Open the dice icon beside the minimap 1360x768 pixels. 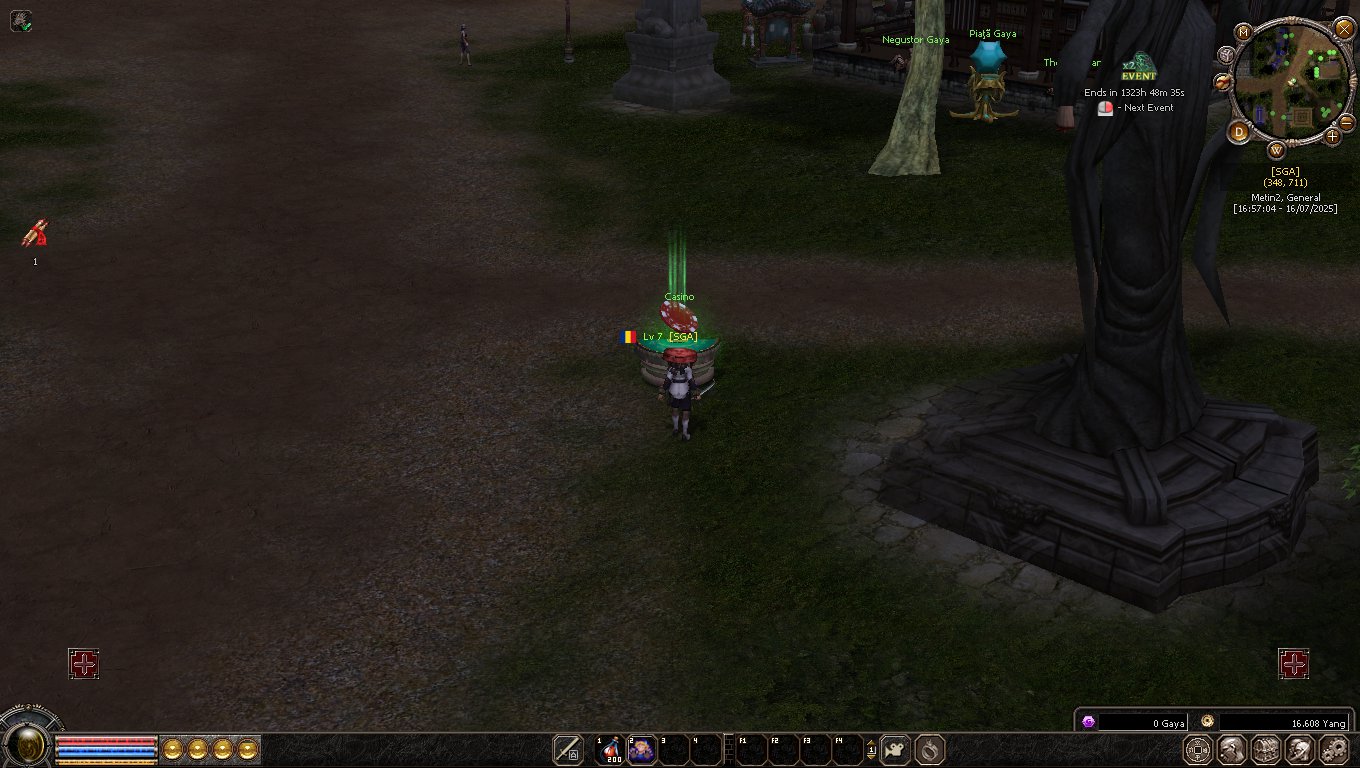(1227, 54)
